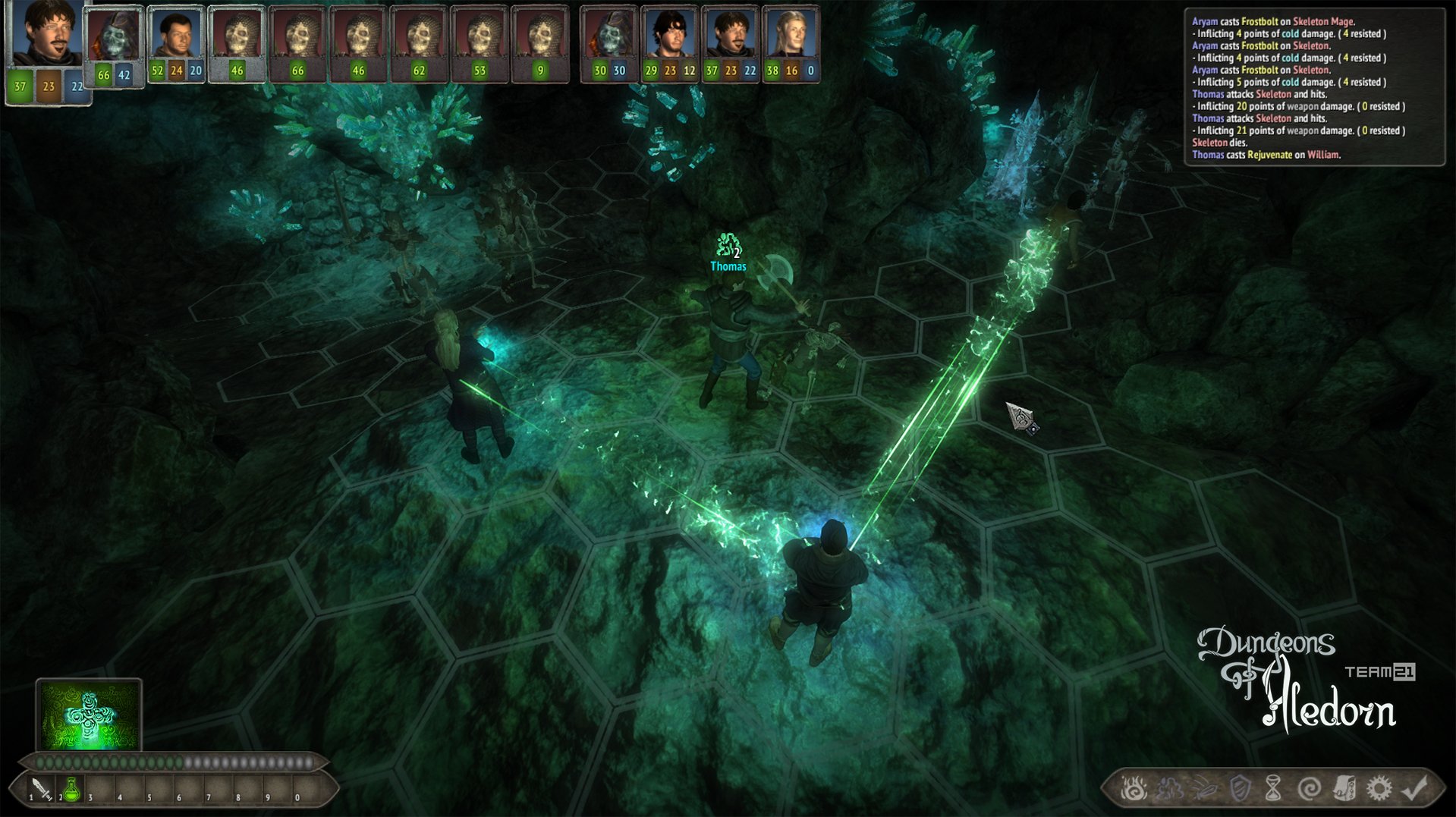Click the hourglass wait action icon
This screenshot has height=817, width=1456.
pyautogui.click(x=1273, y=789)
